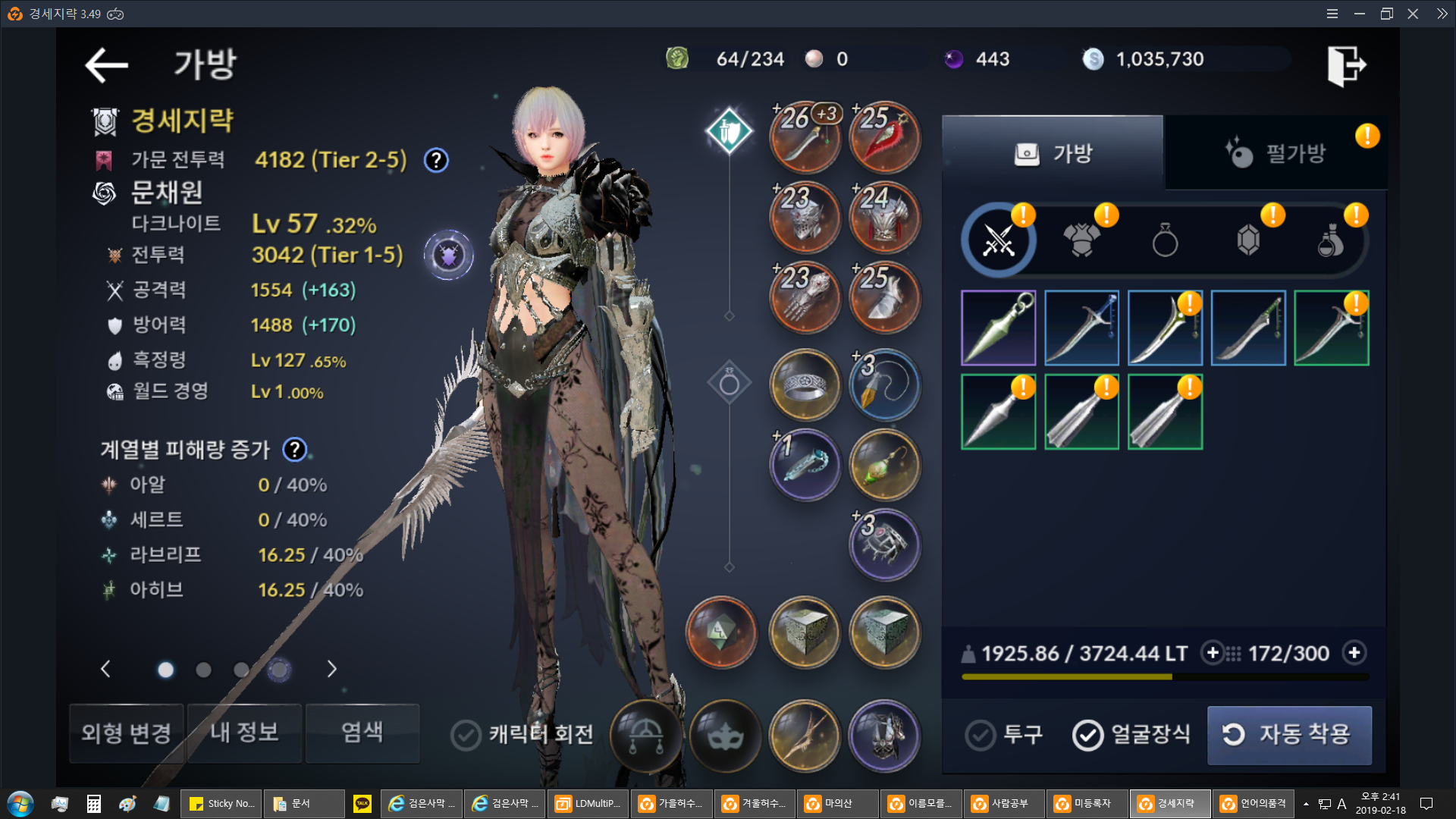This screenshot has width=1456, height=819.
Task: Expand bag slots with plus beside 172/300
Action: pos(1354,653)
